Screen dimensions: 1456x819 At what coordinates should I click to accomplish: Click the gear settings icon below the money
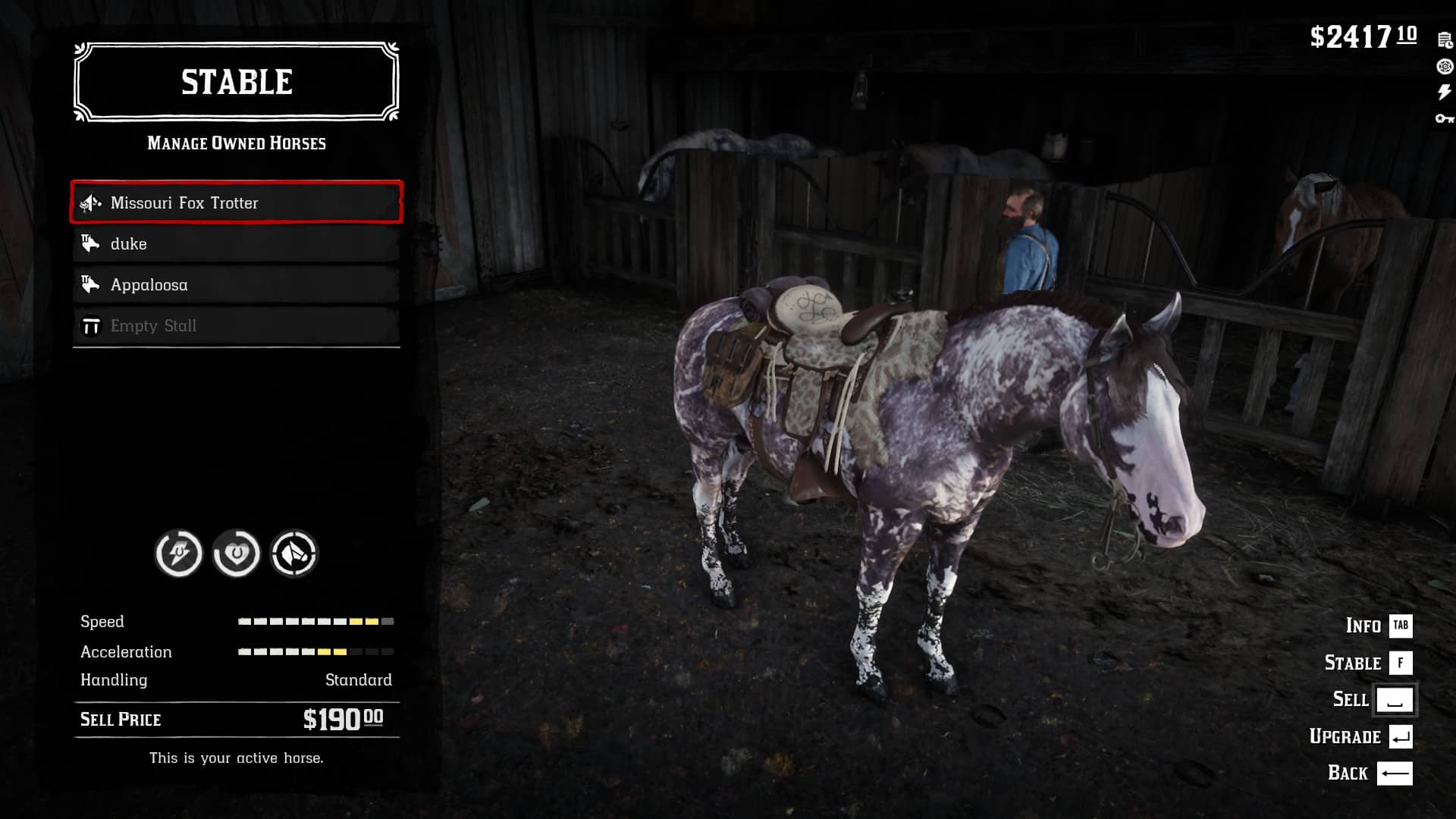pos(1443,66)
